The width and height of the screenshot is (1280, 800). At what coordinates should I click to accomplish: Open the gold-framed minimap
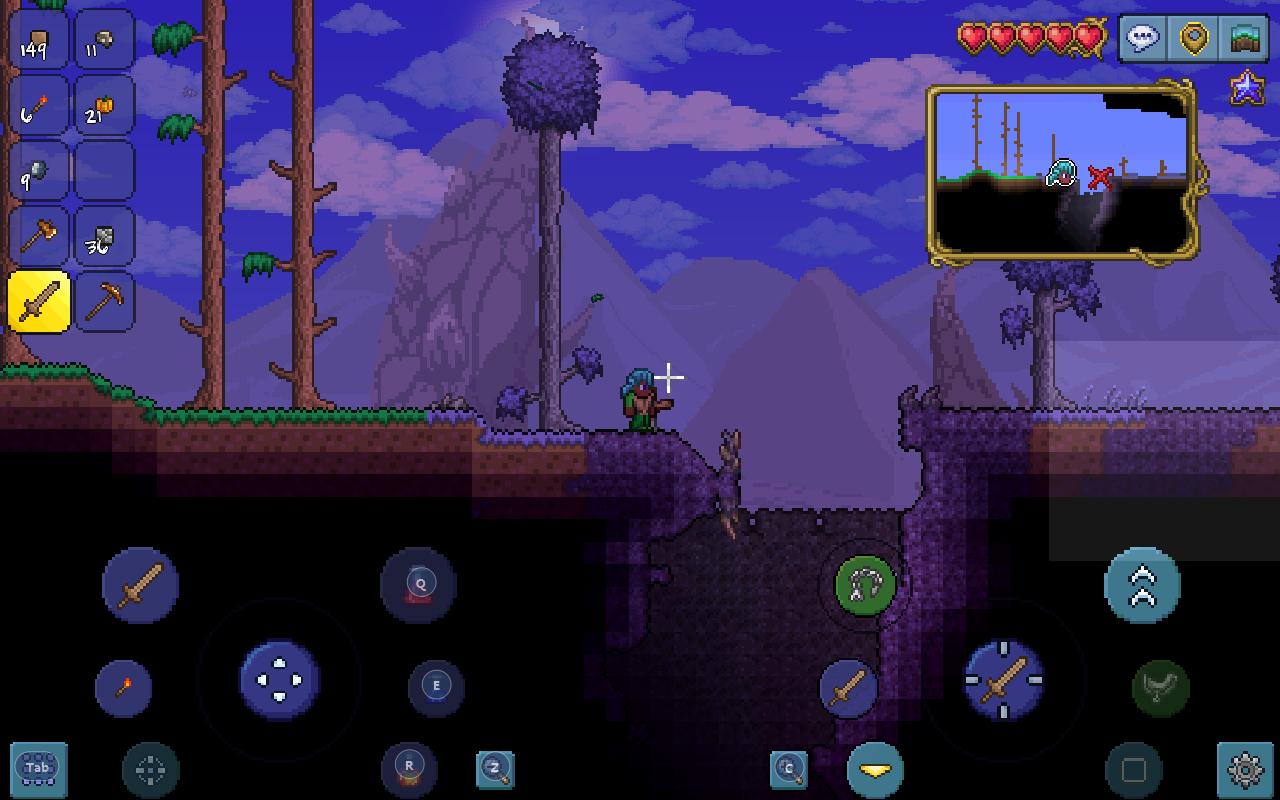1062,173
